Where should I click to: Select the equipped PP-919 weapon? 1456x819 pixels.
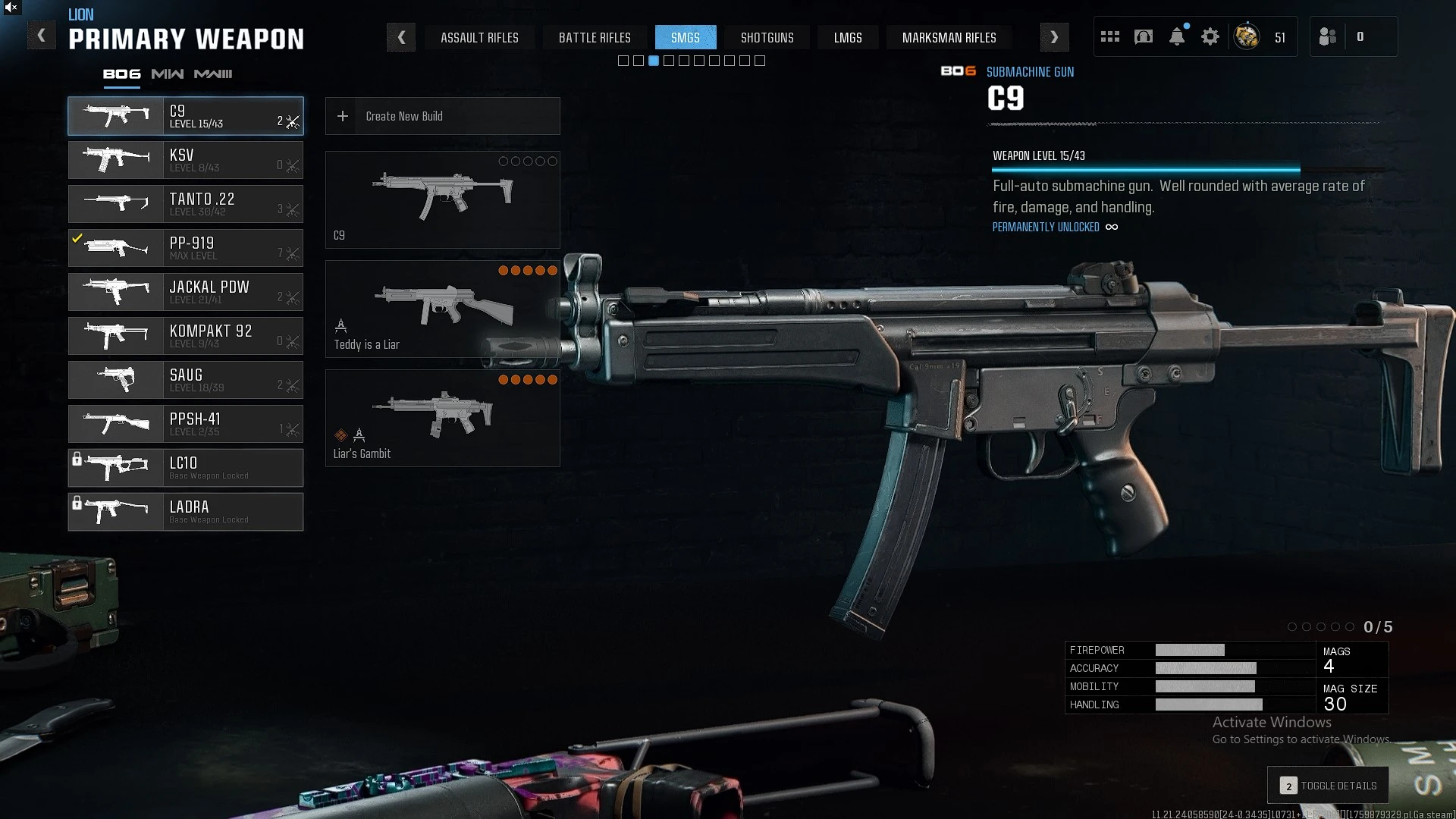coord(186,248)
